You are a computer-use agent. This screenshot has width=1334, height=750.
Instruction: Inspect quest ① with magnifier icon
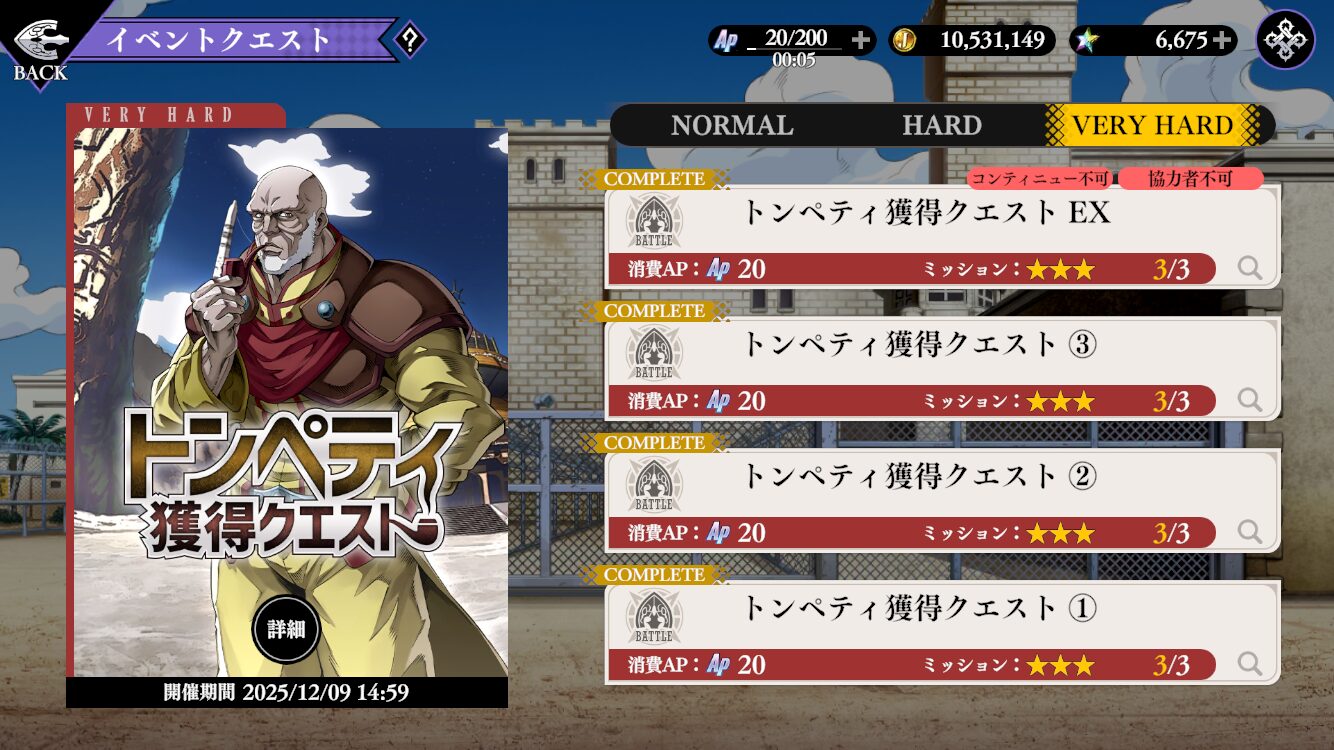1249,664
